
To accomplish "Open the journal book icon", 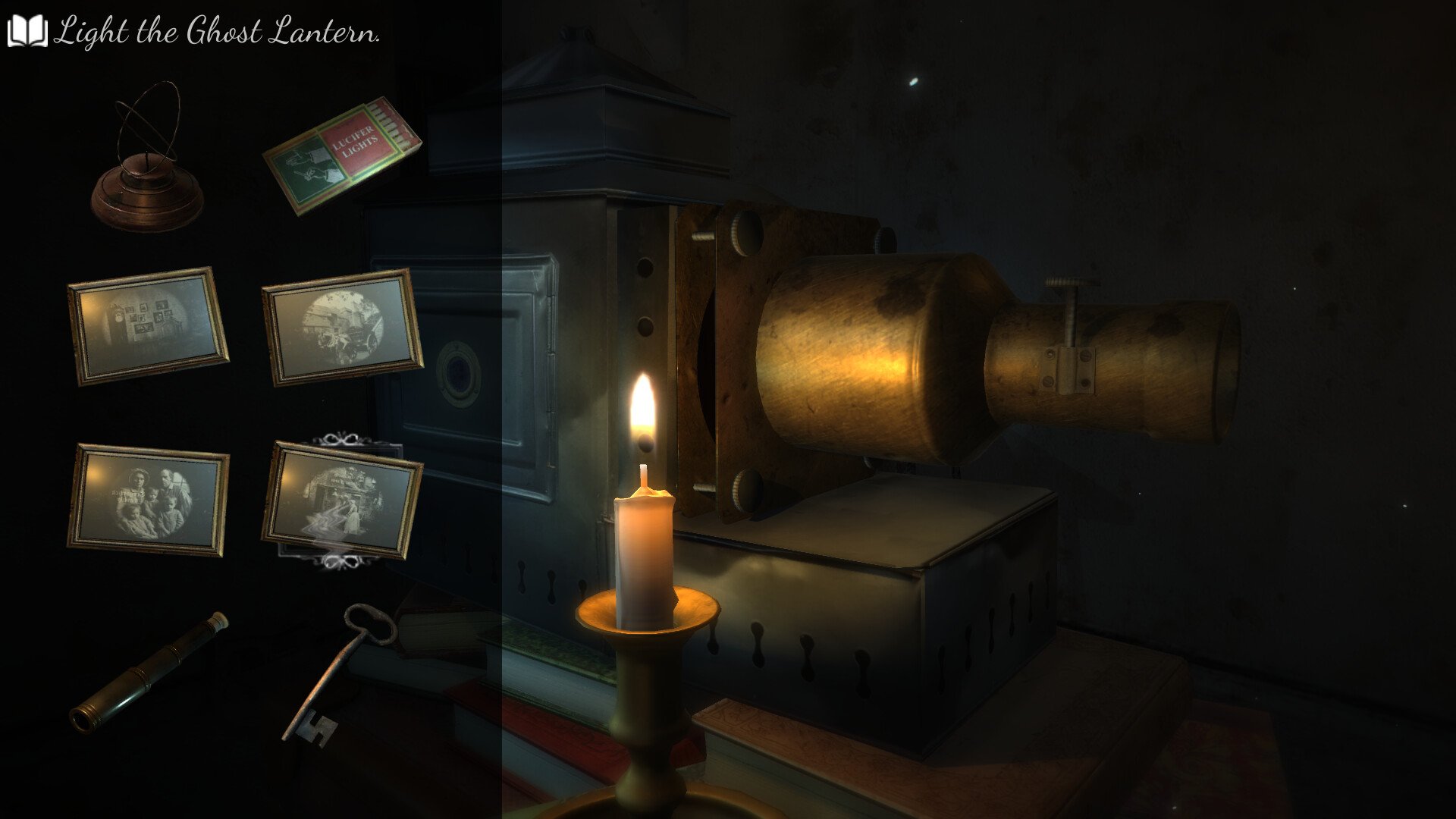I will click(27, 32).
